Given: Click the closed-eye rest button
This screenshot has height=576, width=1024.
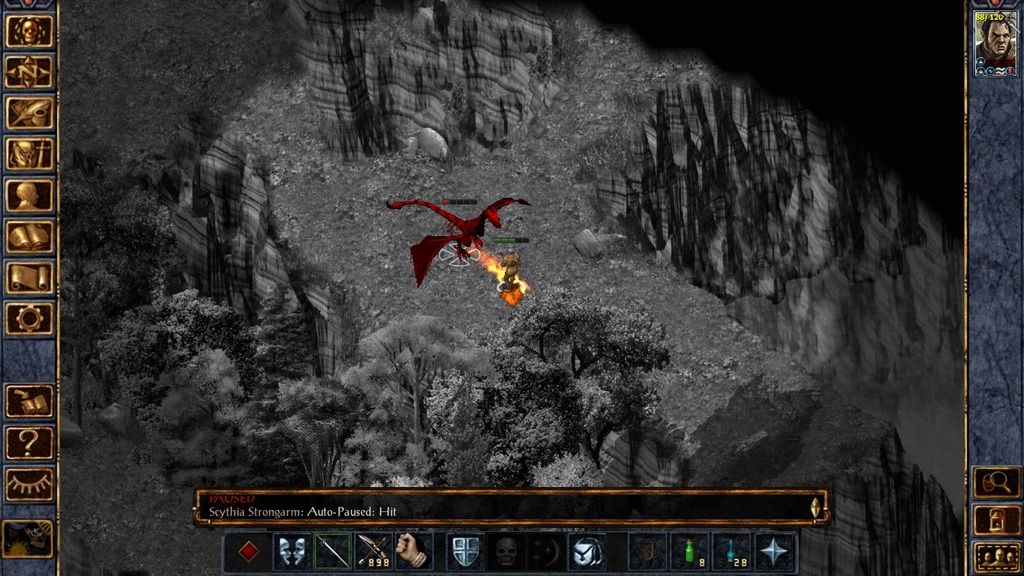Looking at the screenshot, I should pyautogui.click(x=29, y=483).
